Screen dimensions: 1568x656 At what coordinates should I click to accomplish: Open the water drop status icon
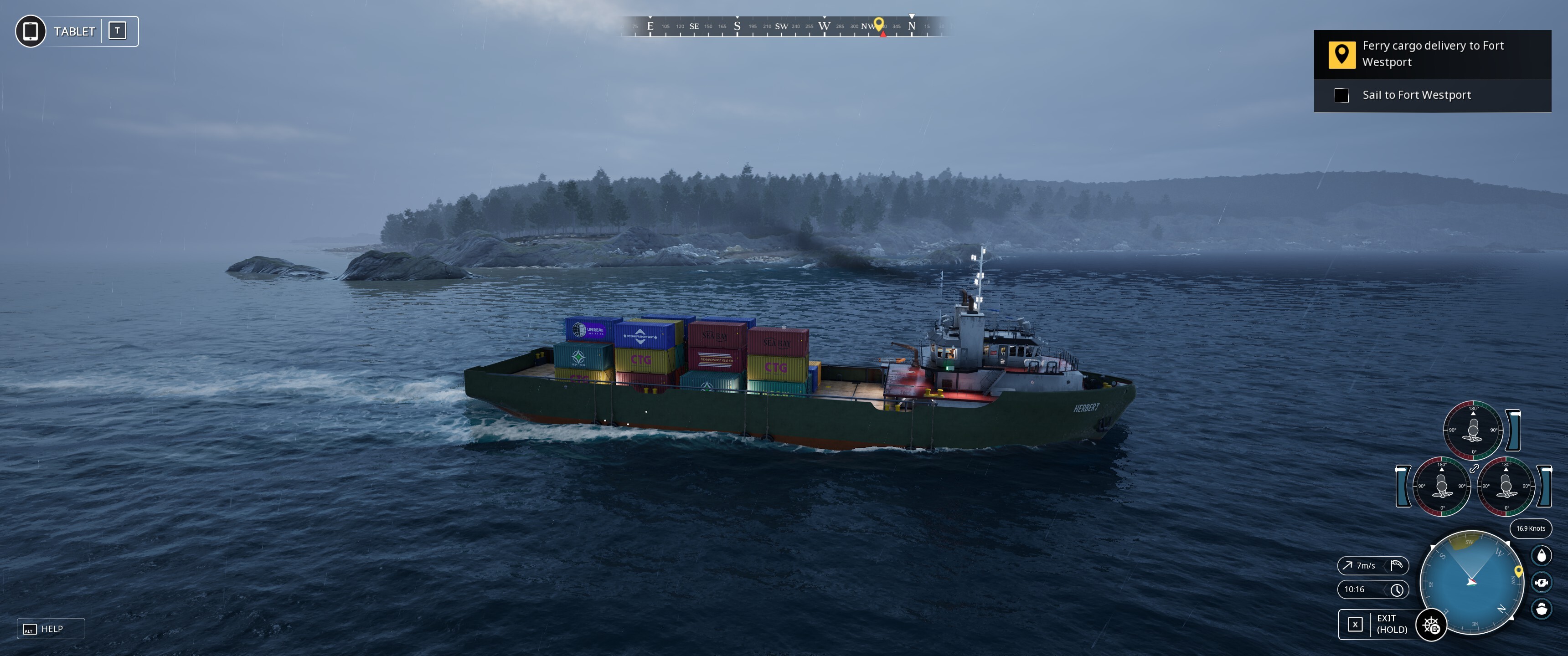1541,555
